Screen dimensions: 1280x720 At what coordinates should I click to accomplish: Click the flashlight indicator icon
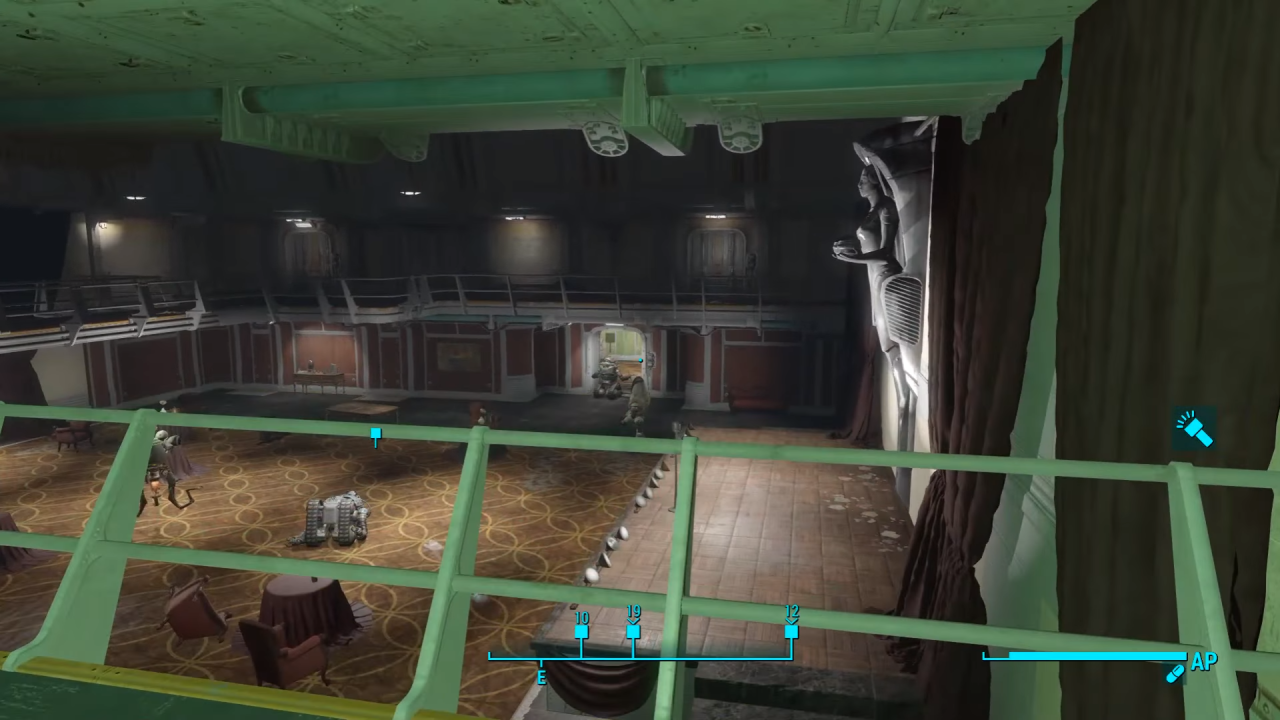(x=1196, y=429)
